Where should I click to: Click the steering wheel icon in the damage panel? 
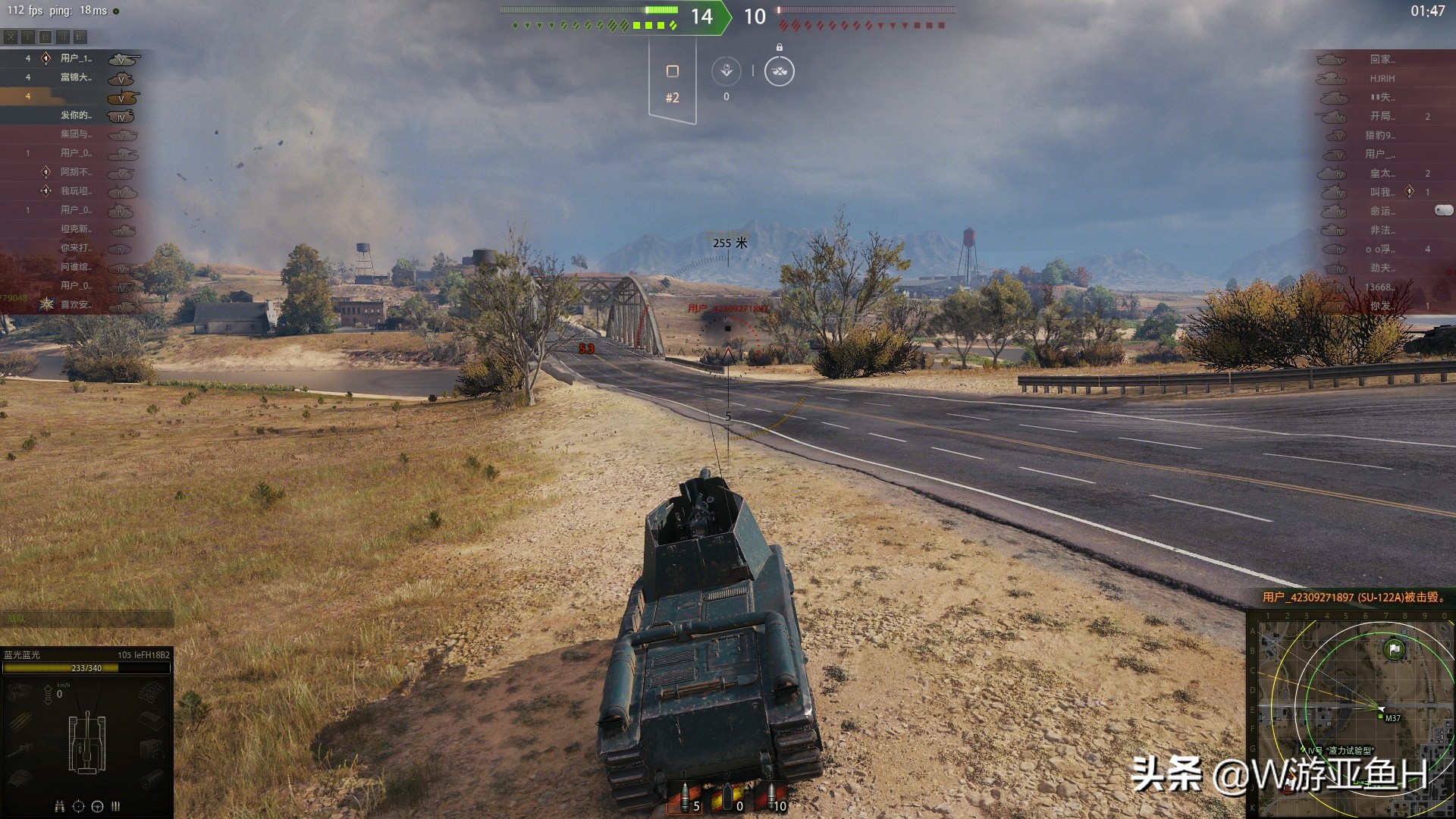pos(97,806)
